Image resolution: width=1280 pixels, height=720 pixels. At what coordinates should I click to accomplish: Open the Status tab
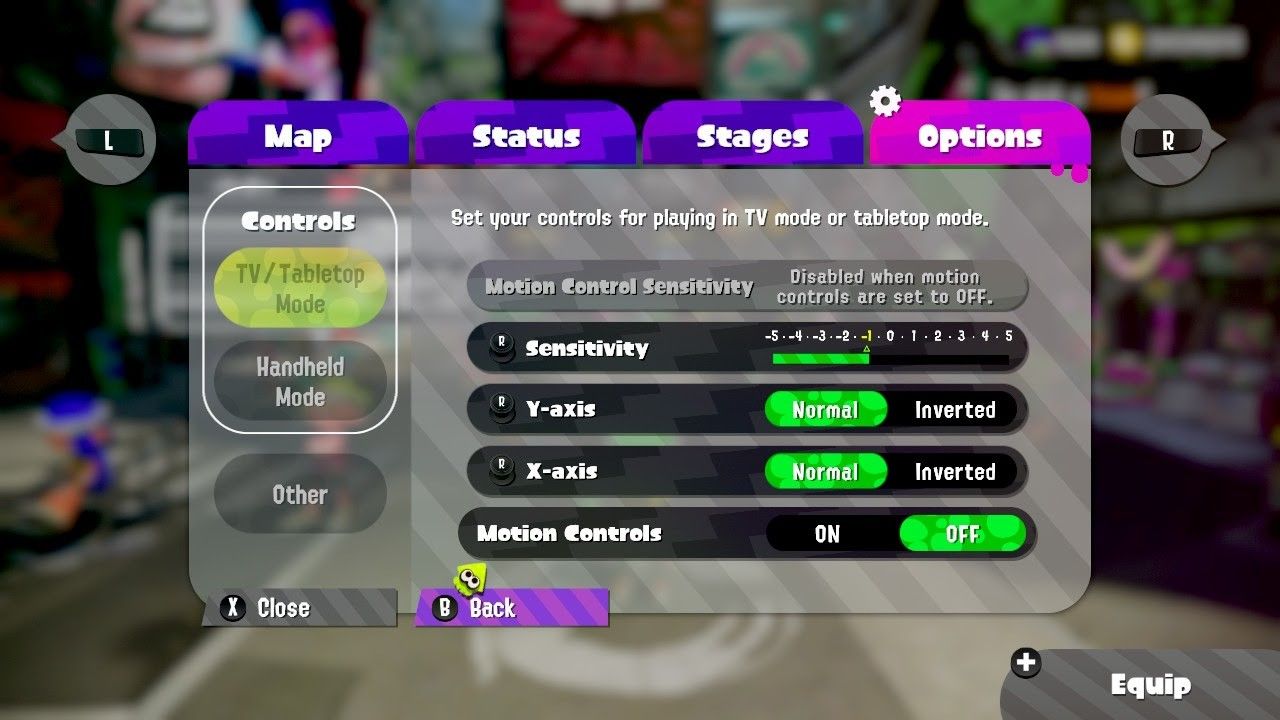526,136
